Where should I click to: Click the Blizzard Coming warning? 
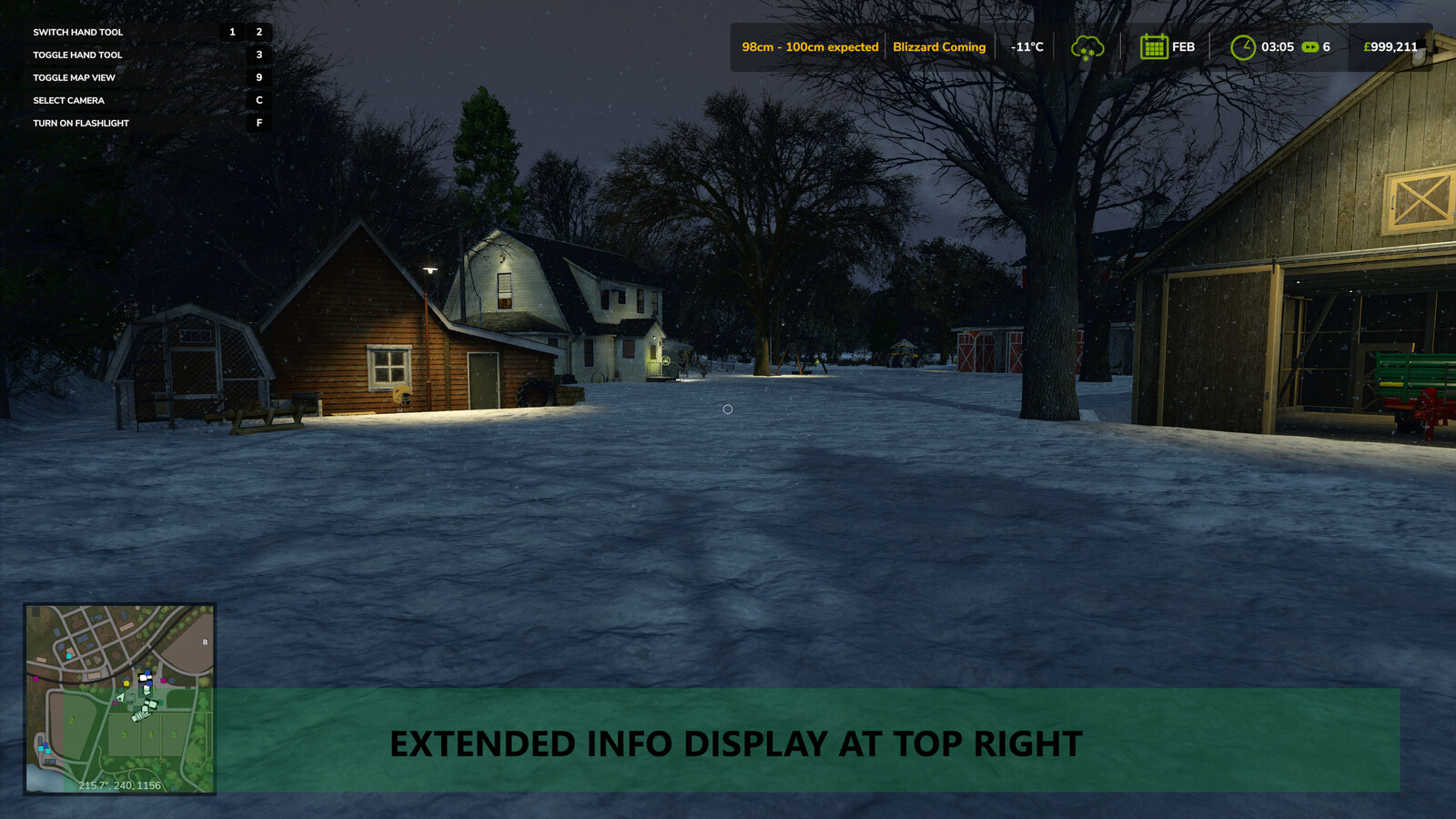[x=939, y=46]
